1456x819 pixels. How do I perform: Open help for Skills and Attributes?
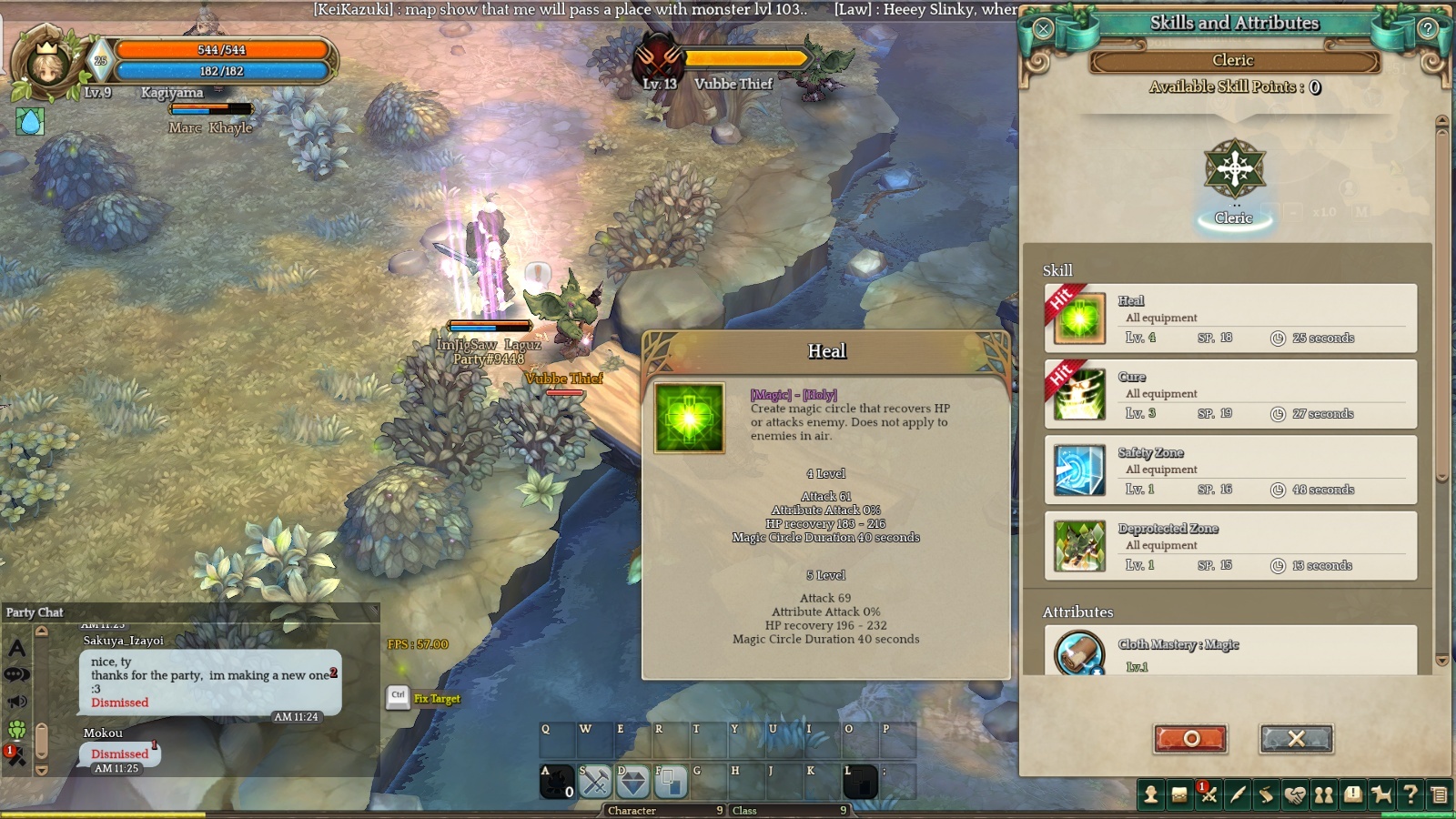point(1428,28)
